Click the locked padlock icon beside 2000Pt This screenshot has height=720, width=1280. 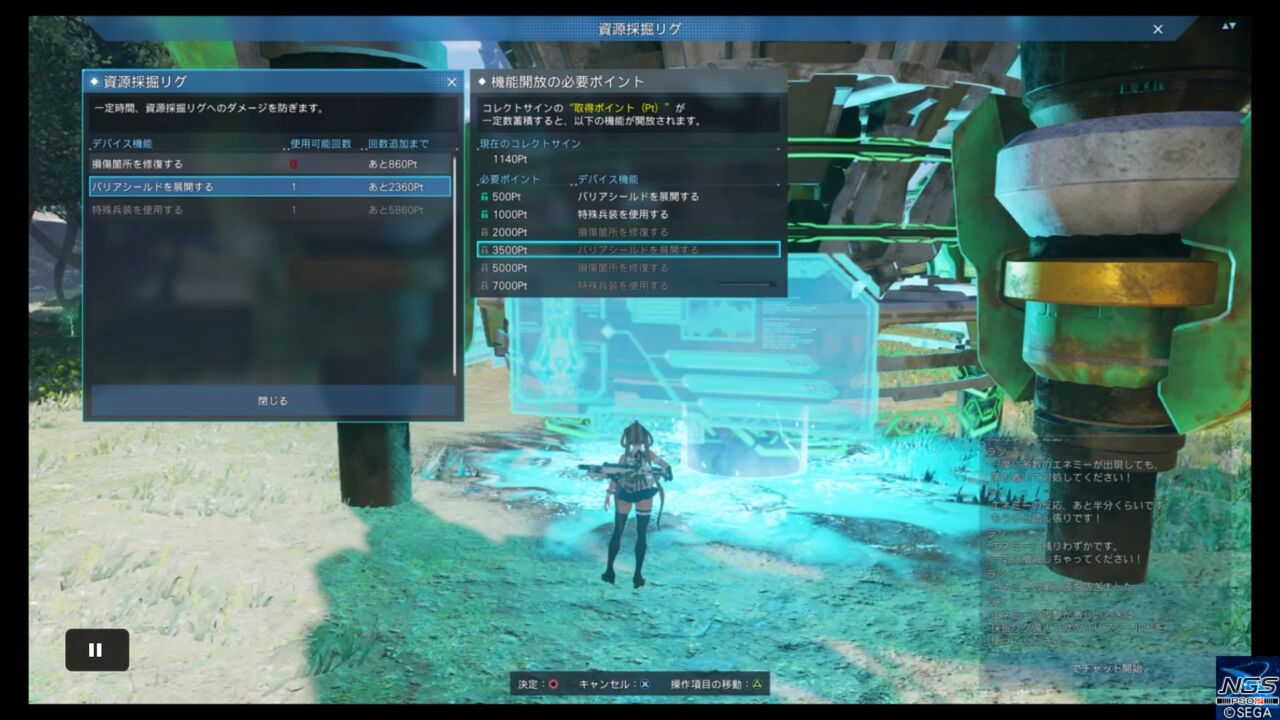pos(486,231)
